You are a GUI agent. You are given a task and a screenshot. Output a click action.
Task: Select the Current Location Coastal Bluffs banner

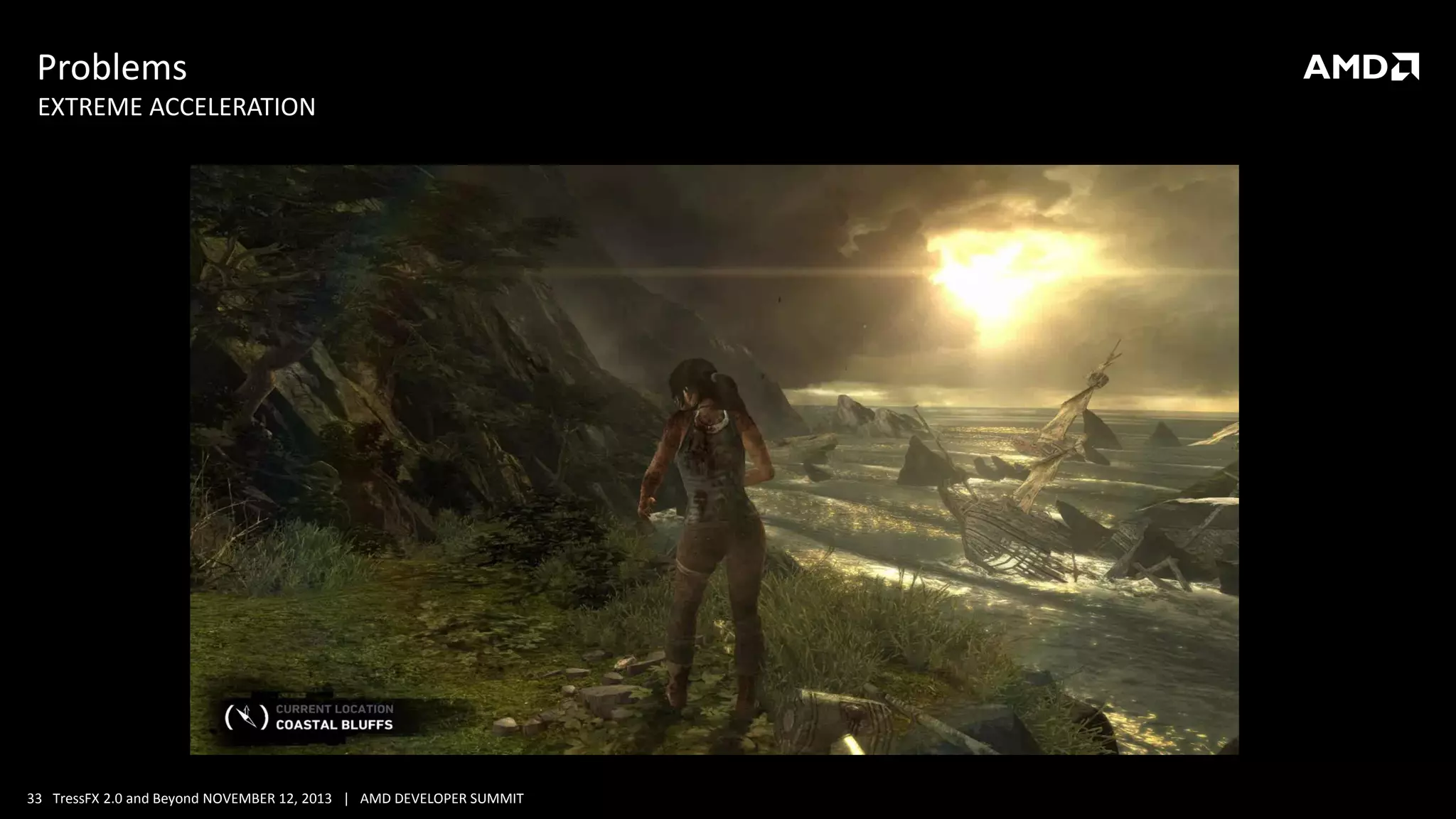tap(334, 717)
